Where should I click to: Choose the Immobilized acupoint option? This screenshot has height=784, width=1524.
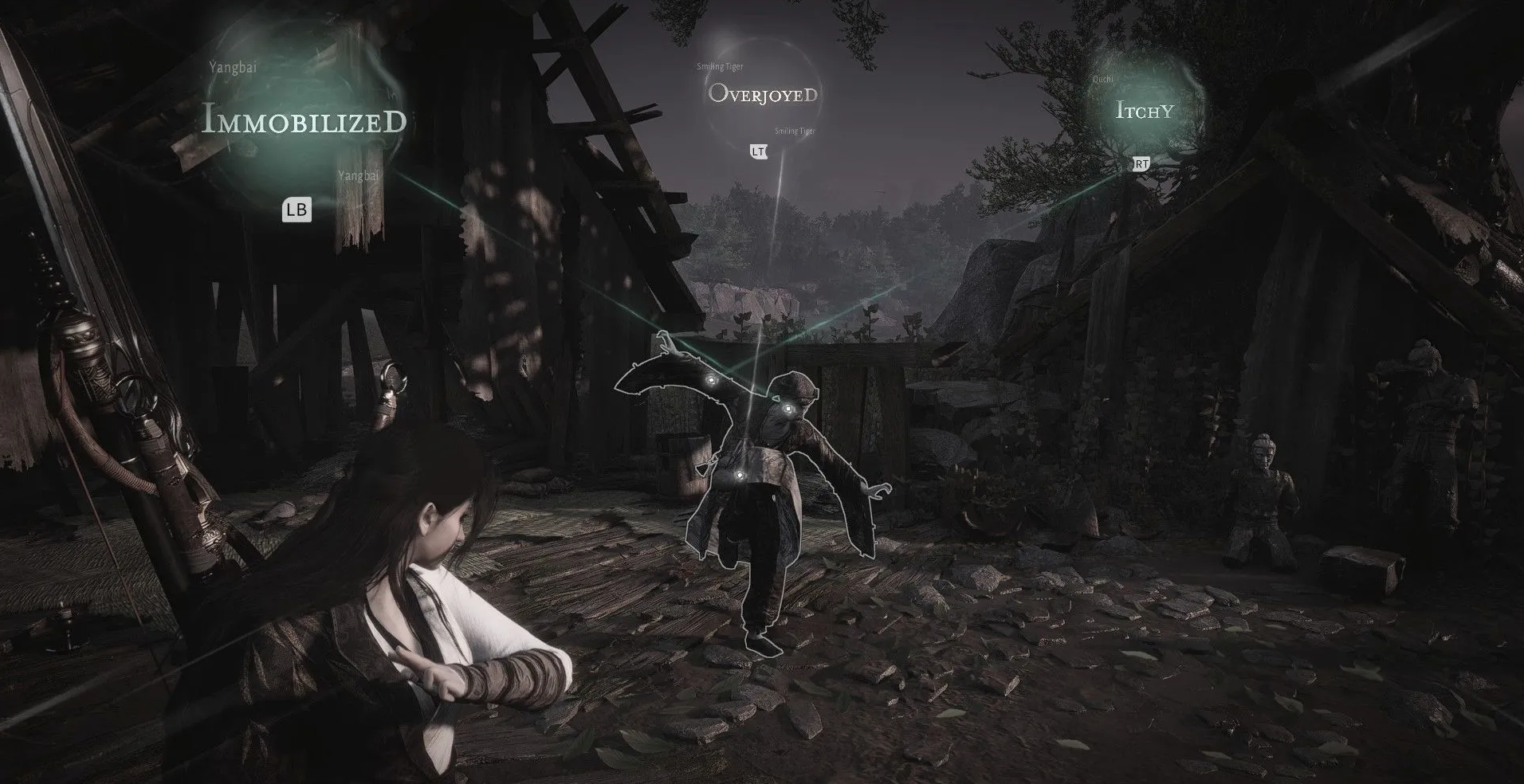click(304, 121)
